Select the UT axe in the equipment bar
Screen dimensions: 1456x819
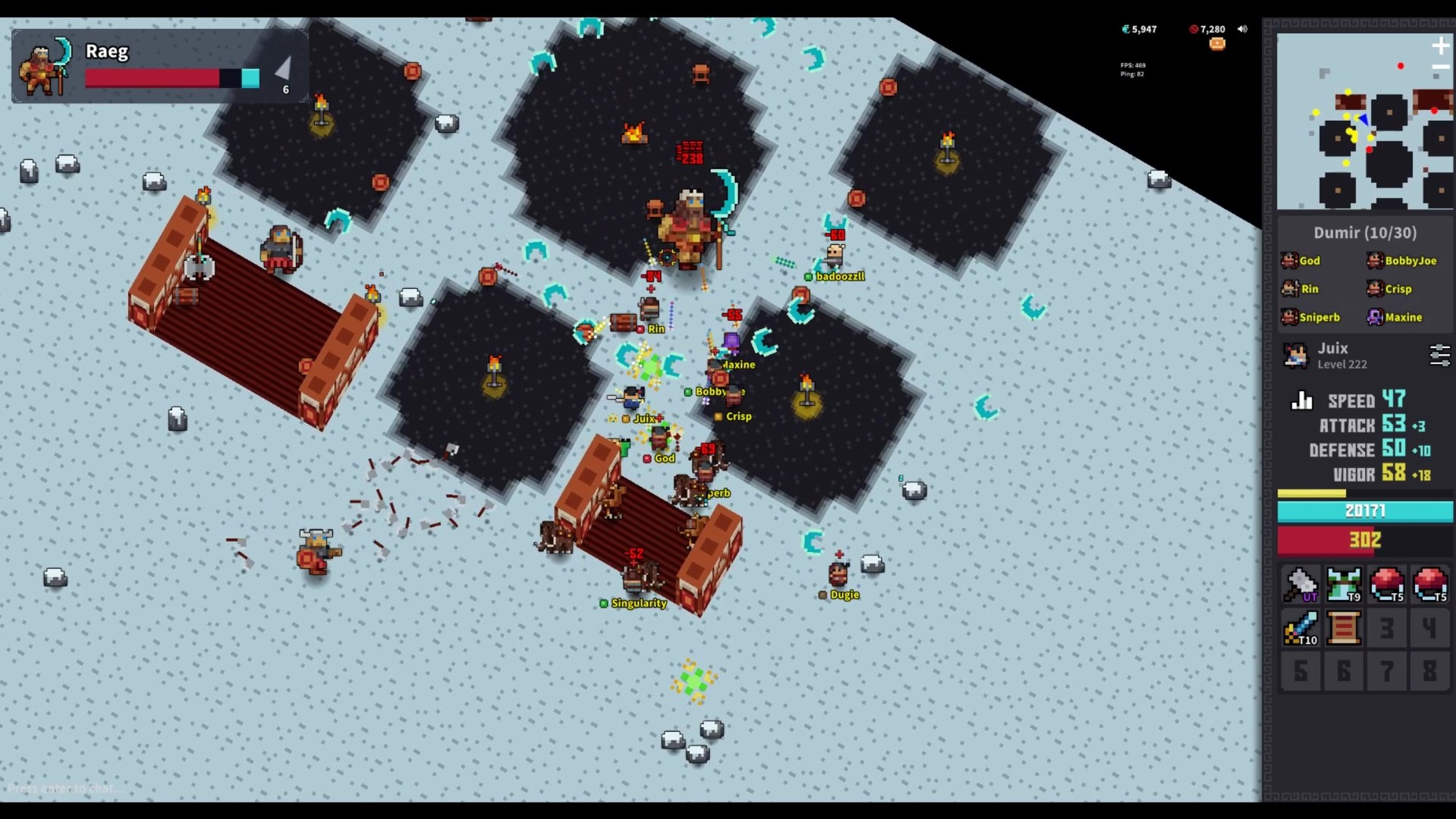tap(1300, 585)
